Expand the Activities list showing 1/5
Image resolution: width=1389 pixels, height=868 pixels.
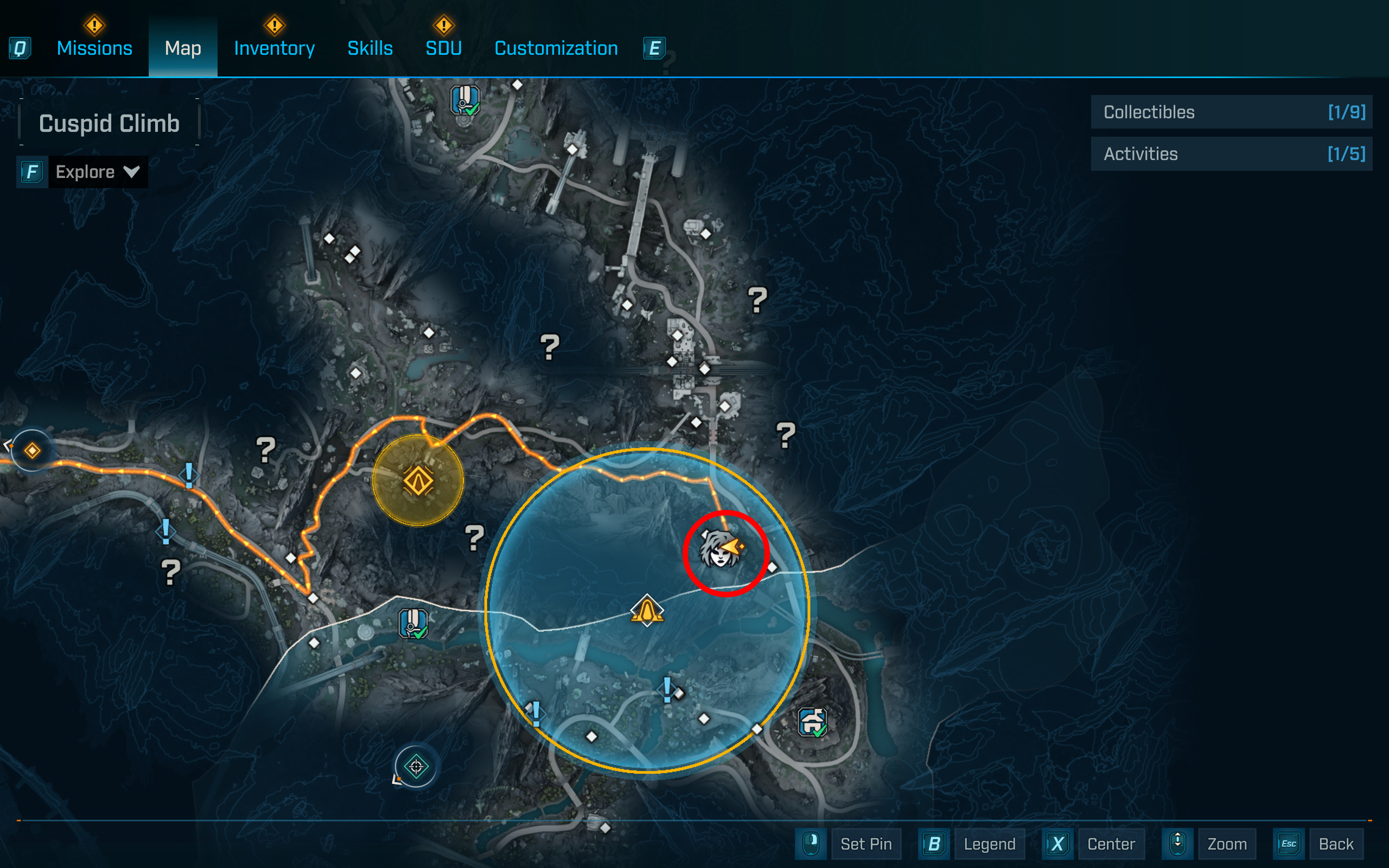[x=1232, y=154]
